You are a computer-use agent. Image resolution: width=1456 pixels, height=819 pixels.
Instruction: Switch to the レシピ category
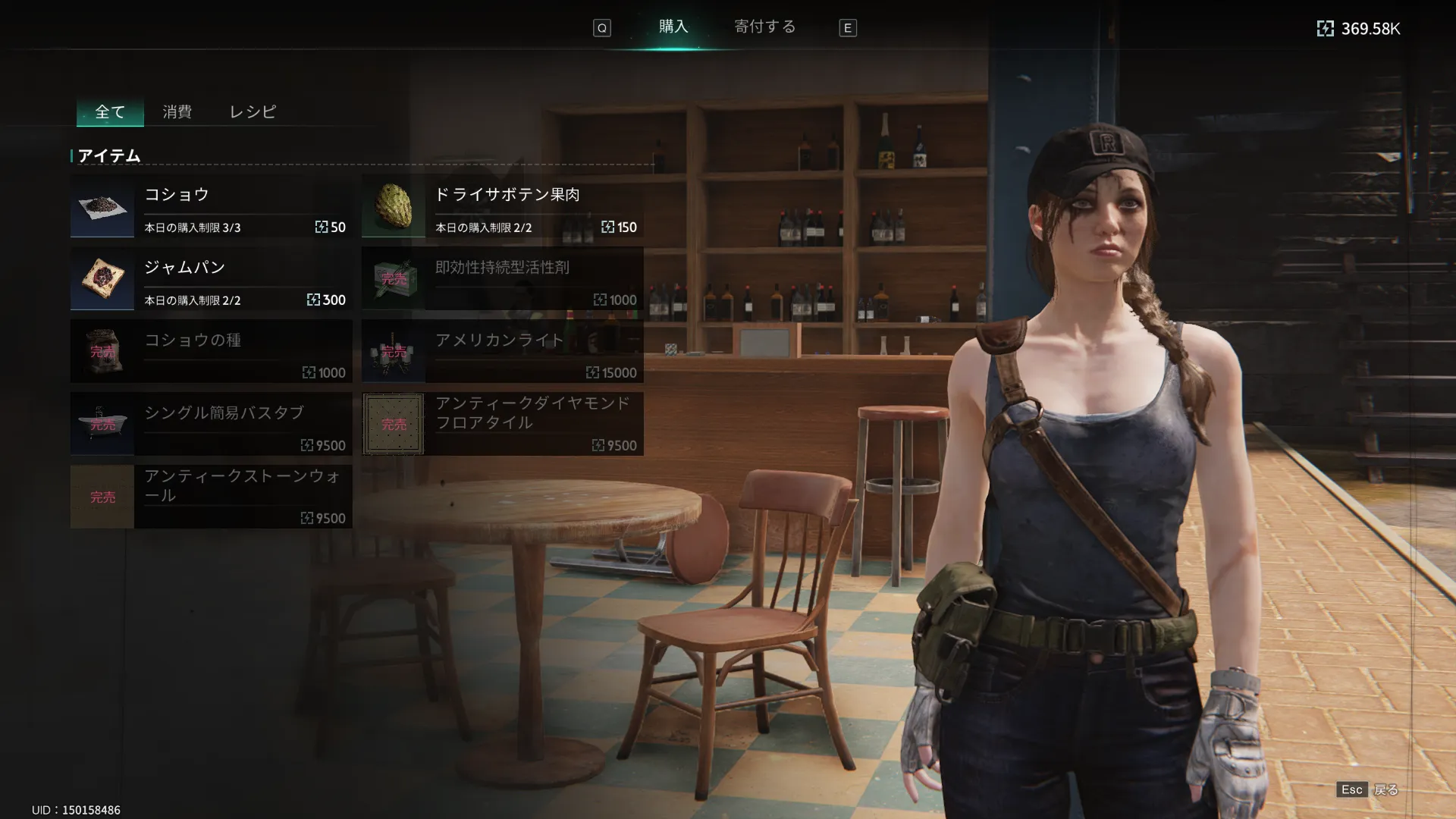(253, 112)
